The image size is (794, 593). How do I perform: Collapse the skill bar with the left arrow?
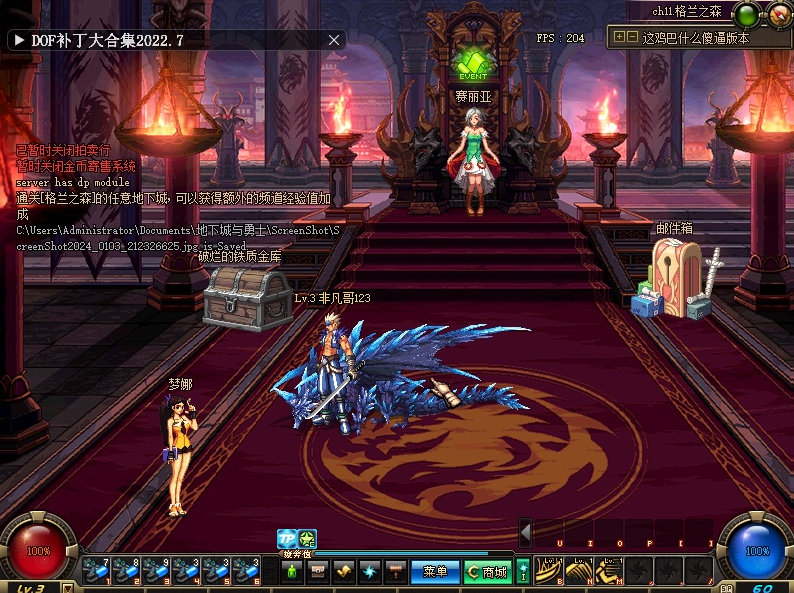point(525,530)
